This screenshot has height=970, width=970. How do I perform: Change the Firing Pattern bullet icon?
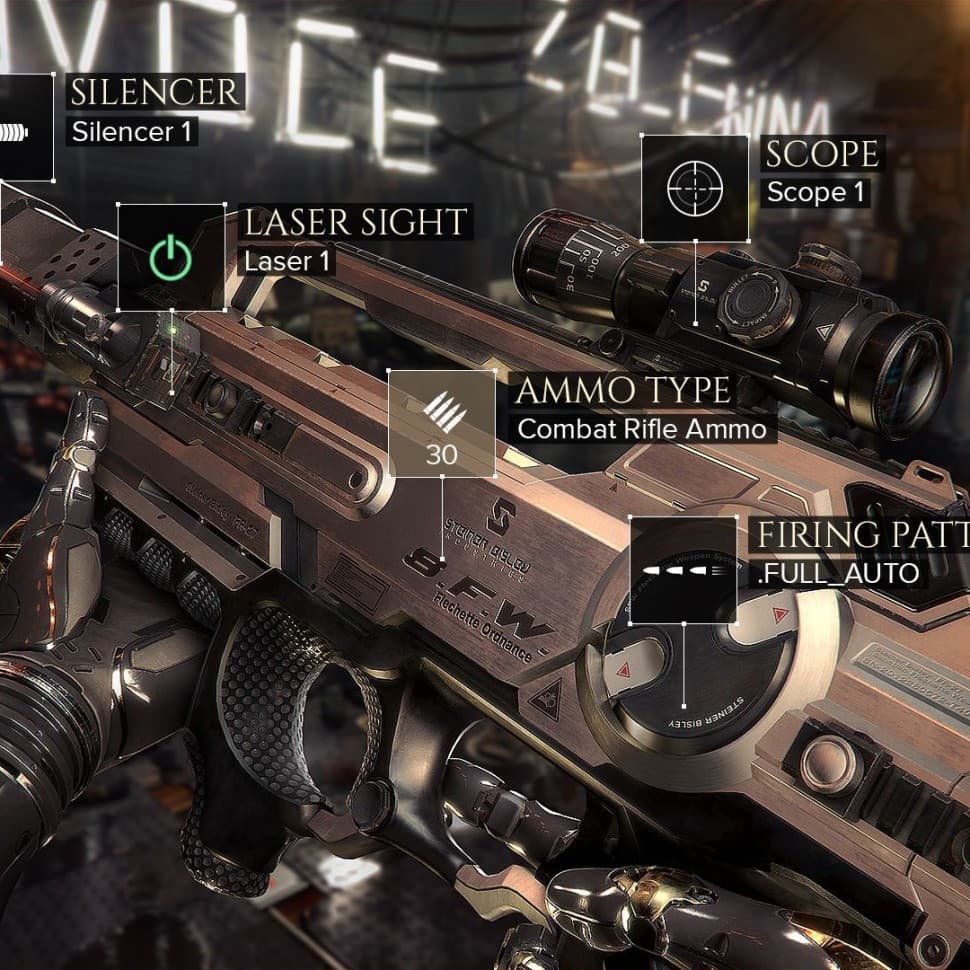click(683, 570)
